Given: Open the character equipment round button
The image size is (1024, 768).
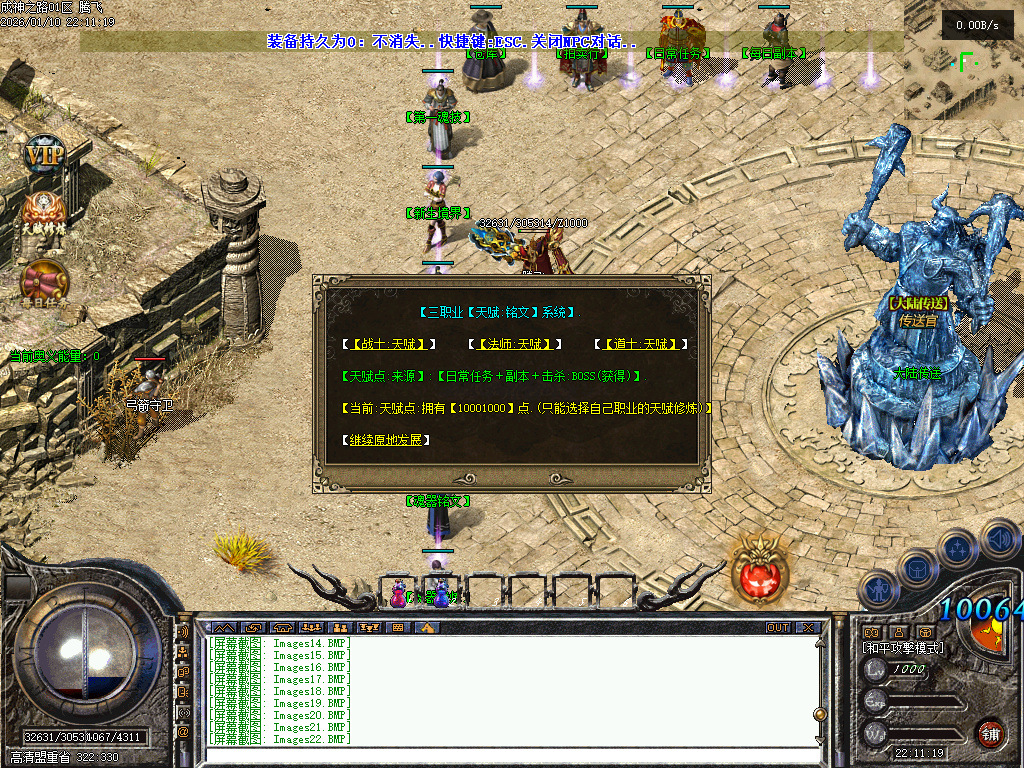Looking at the screenshot, I should tap(879, 591).
